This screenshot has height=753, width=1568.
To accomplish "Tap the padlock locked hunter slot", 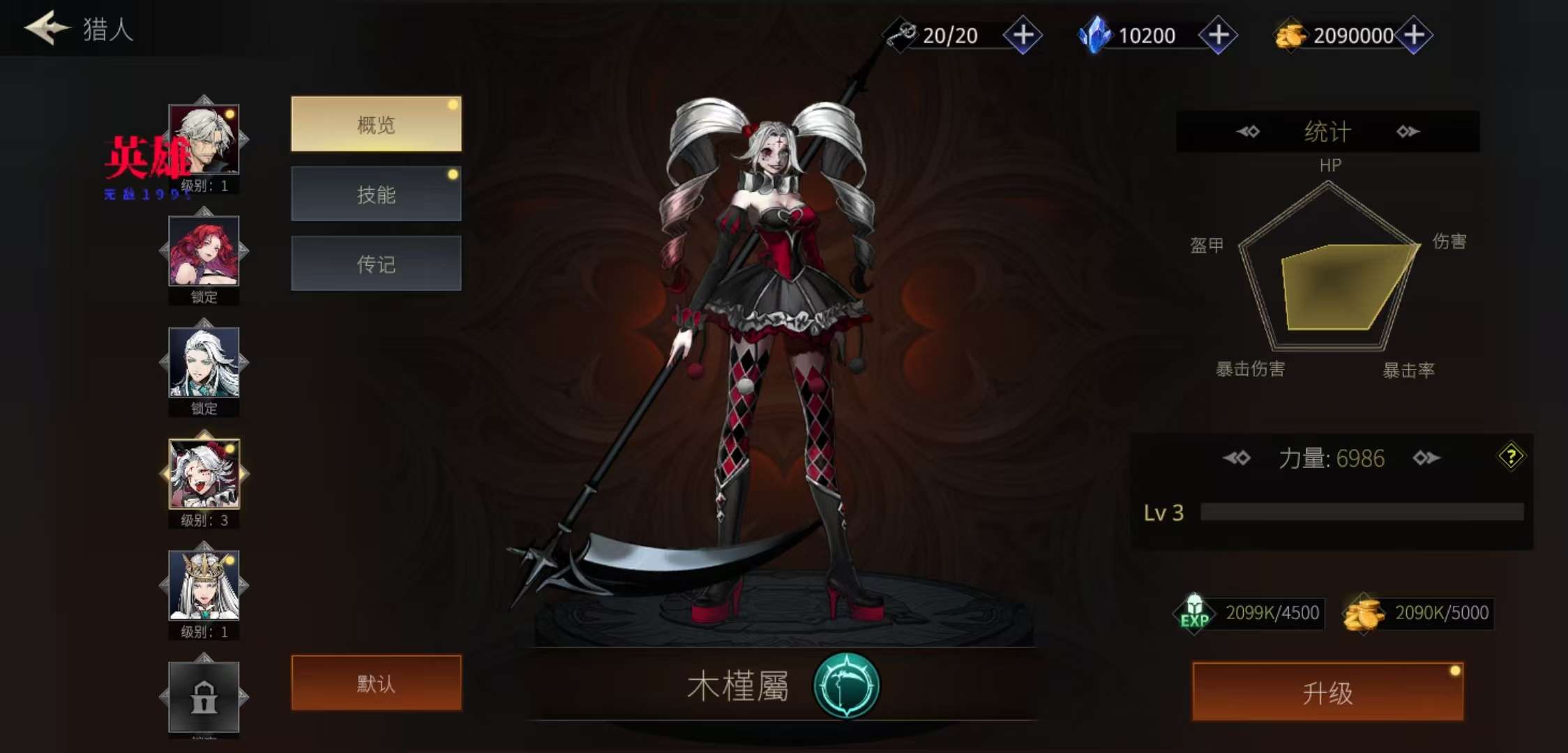I will 204,697.
